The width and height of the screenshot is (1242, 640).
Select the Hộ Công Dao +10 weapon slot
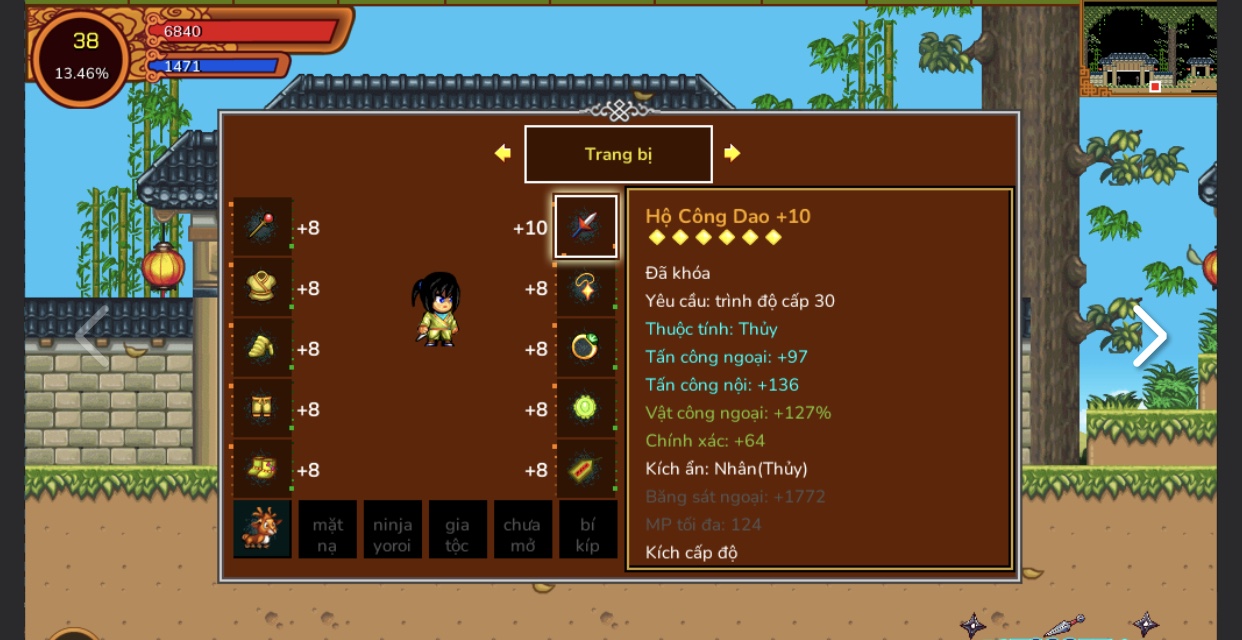click(x=586, y=227)
